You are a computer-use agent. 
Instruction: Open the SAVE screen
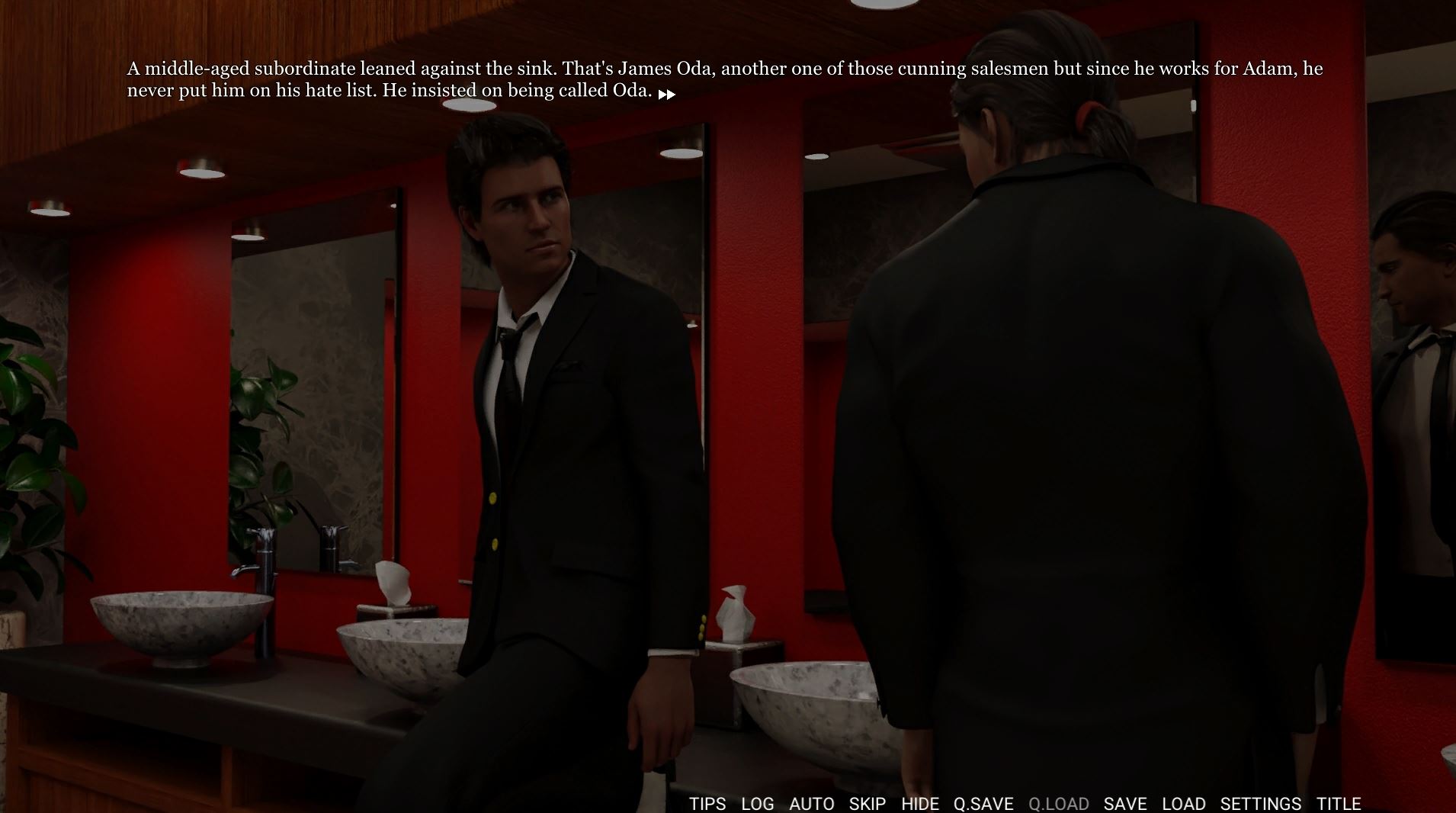[1124, 804]
